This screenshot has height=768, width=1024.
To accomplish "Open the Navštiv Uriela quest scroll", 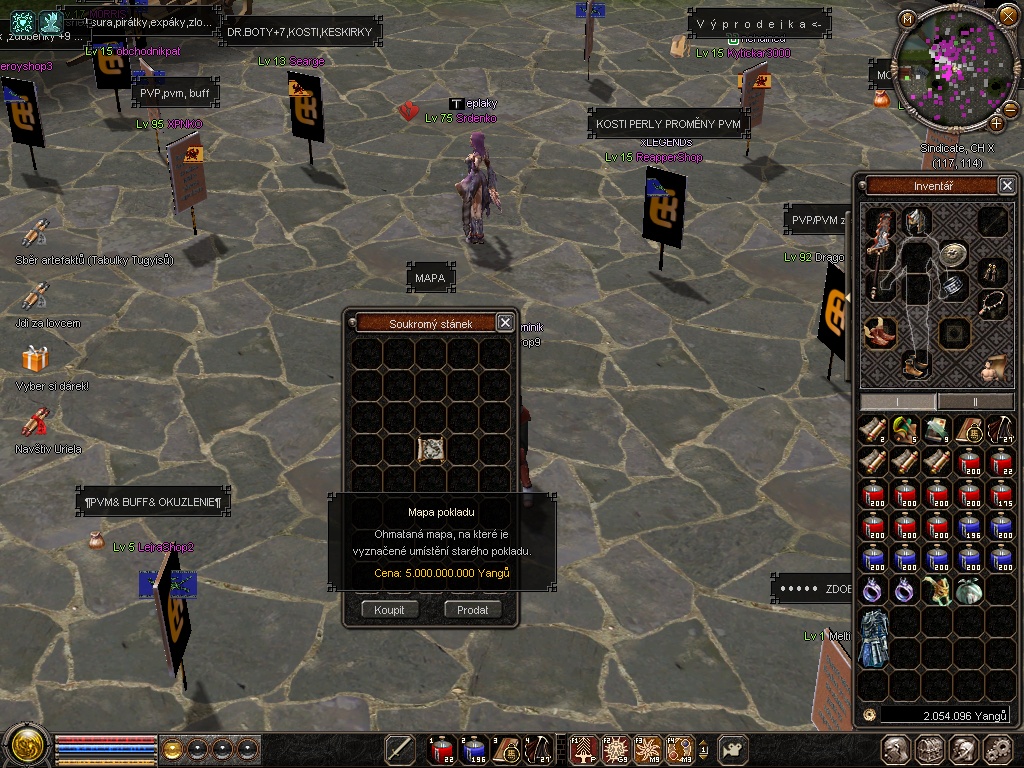I will (36, 422).
